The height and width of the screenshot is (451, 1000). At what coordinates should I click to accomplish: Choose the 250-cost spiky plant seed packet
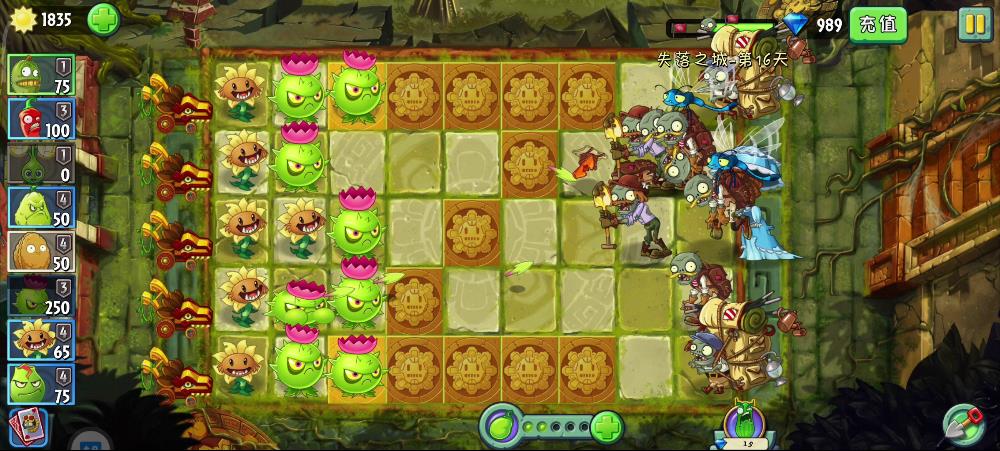(40, 296)
